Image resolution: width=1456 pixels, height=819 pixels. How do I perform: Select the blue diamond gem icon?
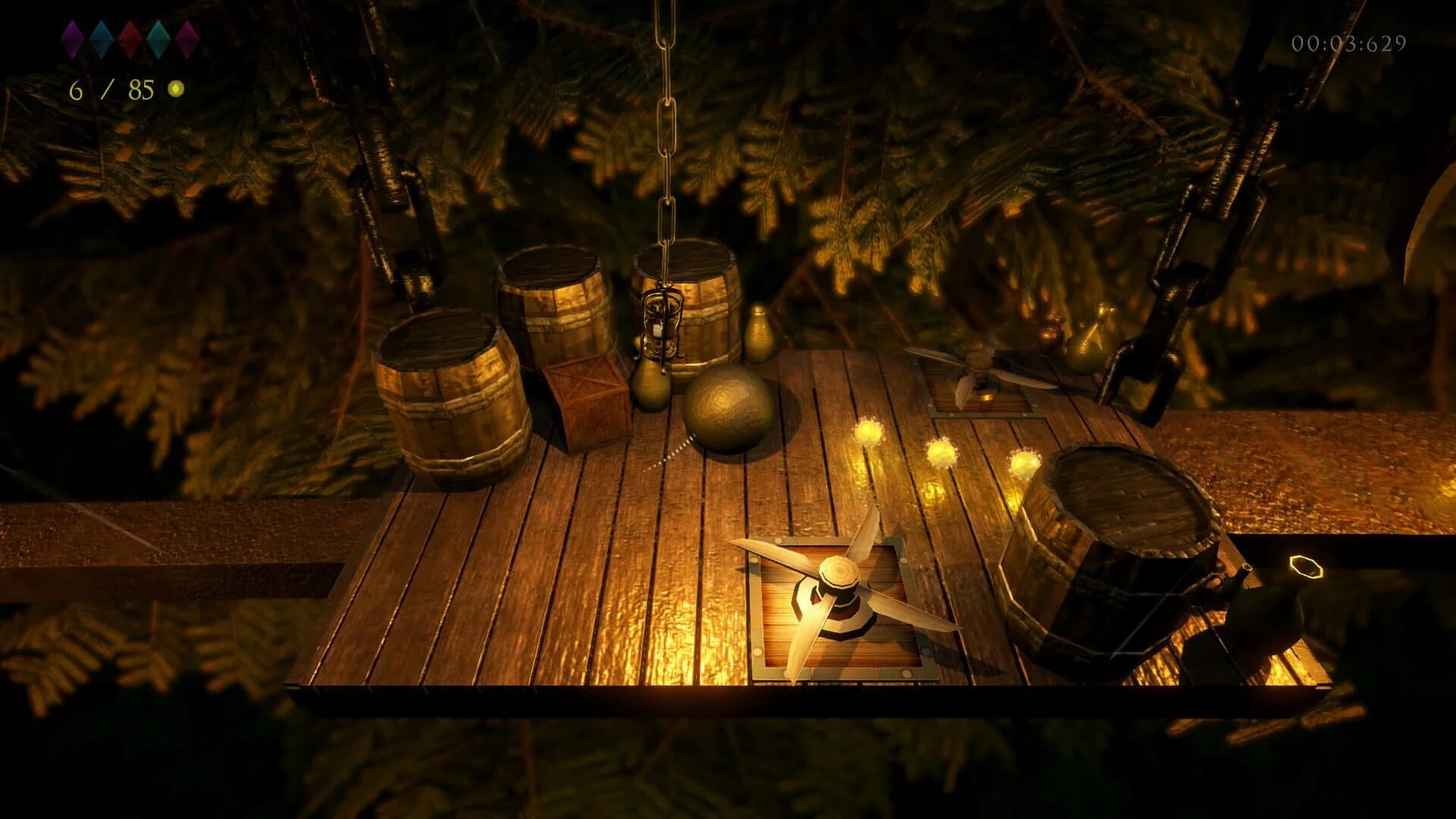click(x=101, y=39)
